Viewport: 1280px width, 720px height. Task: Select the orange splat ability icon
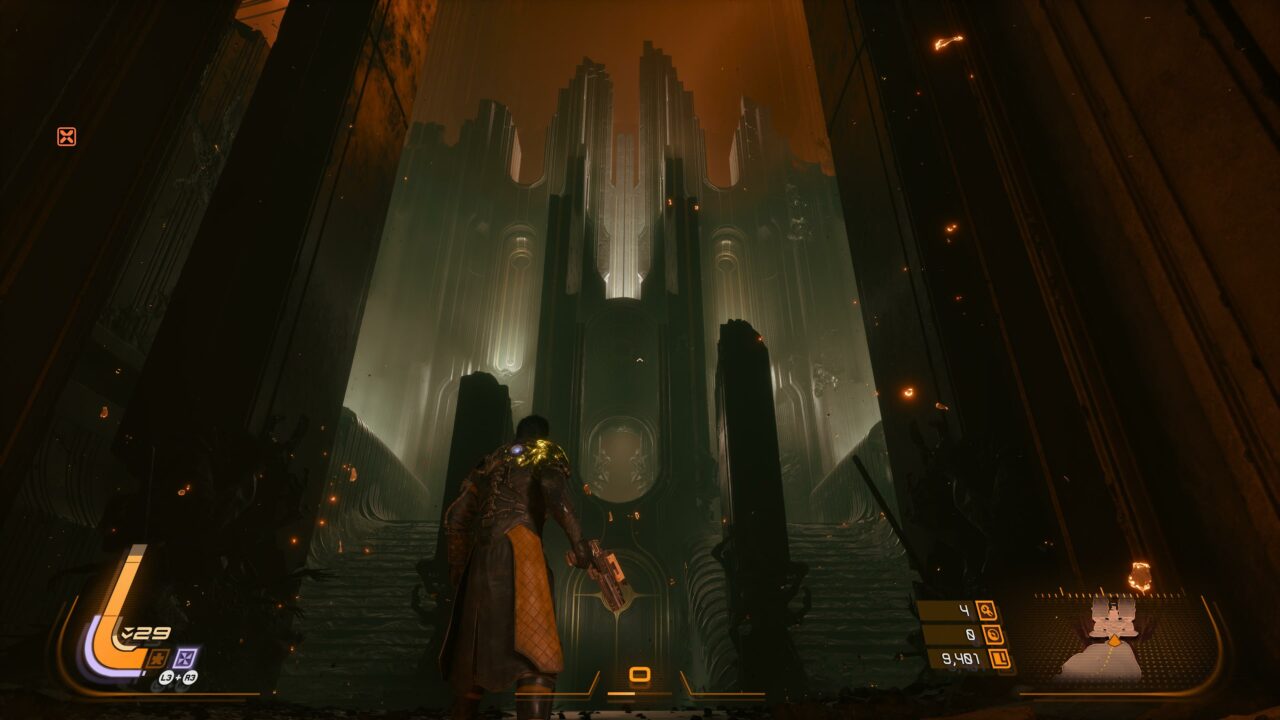point(157,657)
